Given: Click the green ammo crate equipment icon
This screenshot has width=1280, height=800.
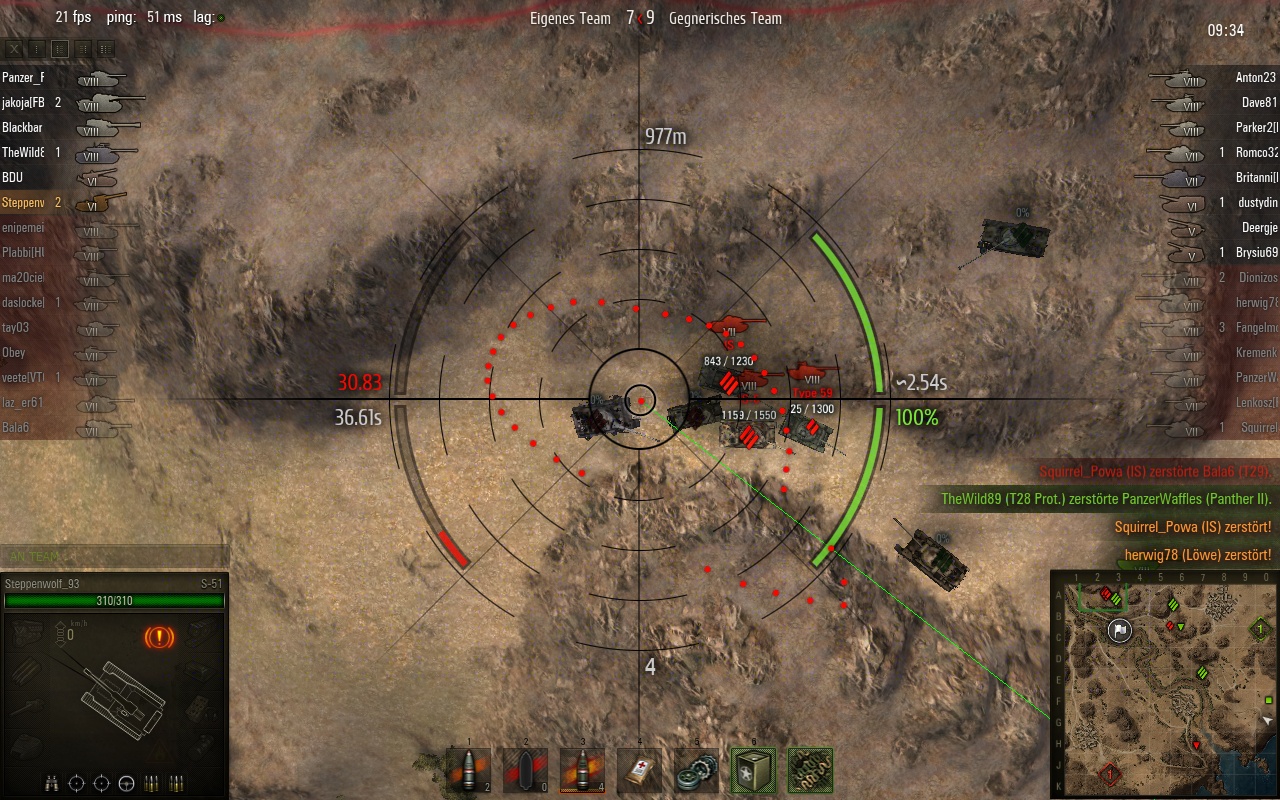Looking at the screenshot, I should (753, 771).
